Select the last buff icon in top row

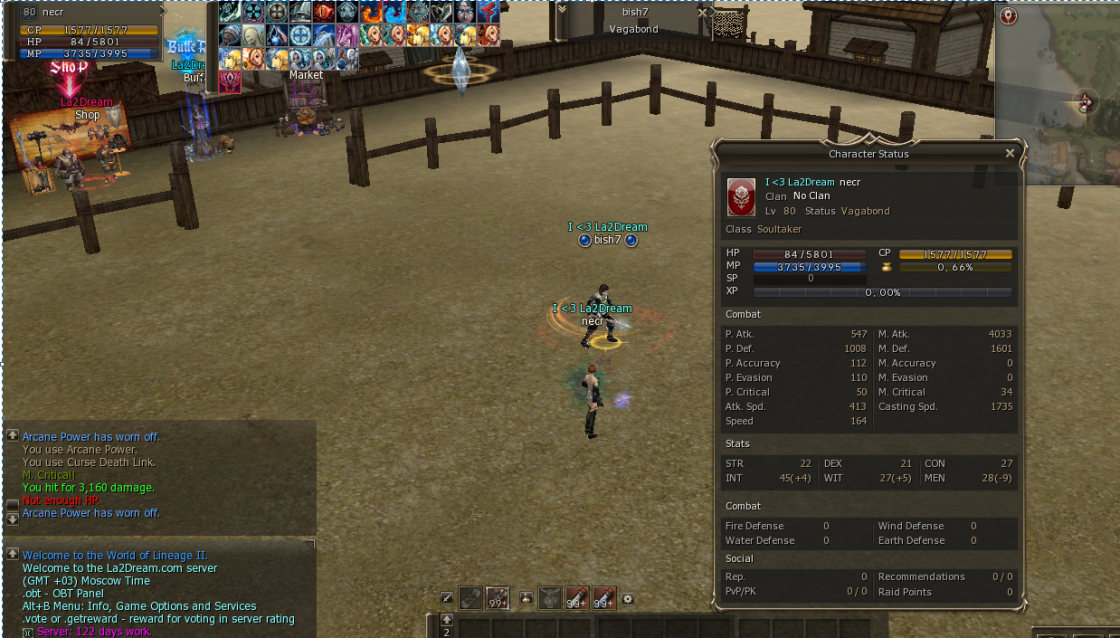(488, 12)
